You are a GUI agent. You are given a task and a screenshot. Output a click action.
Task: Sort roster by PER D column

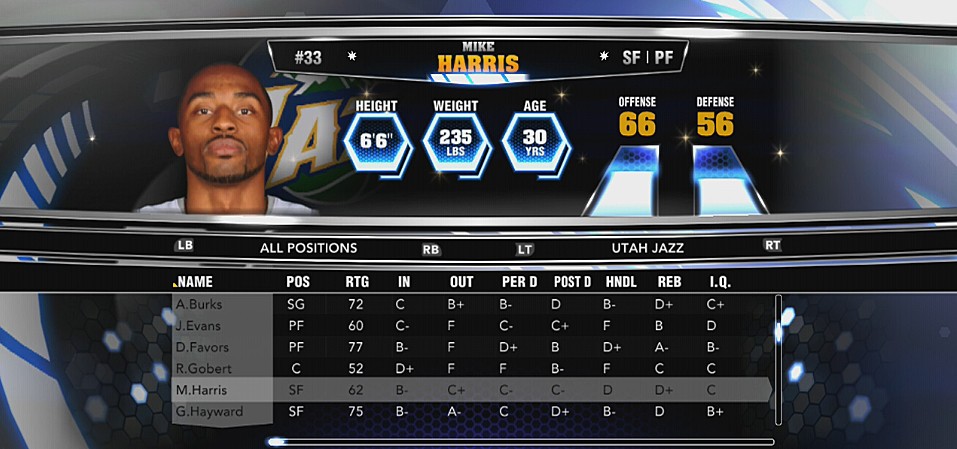coord(520,282)
